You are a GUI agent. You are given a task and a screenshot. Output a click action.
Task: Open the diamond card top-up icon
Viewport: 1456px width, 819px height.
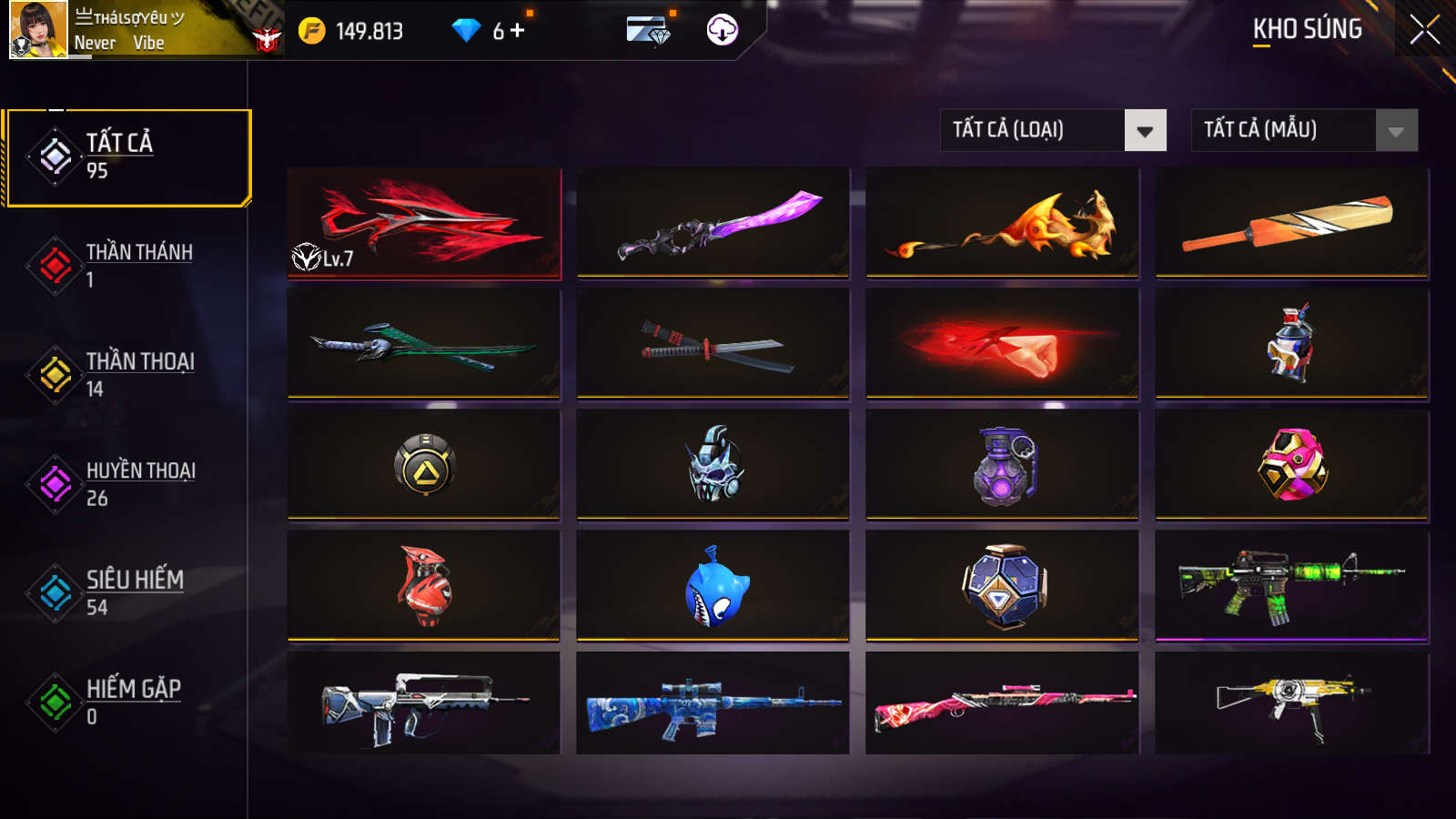point(648,30)
